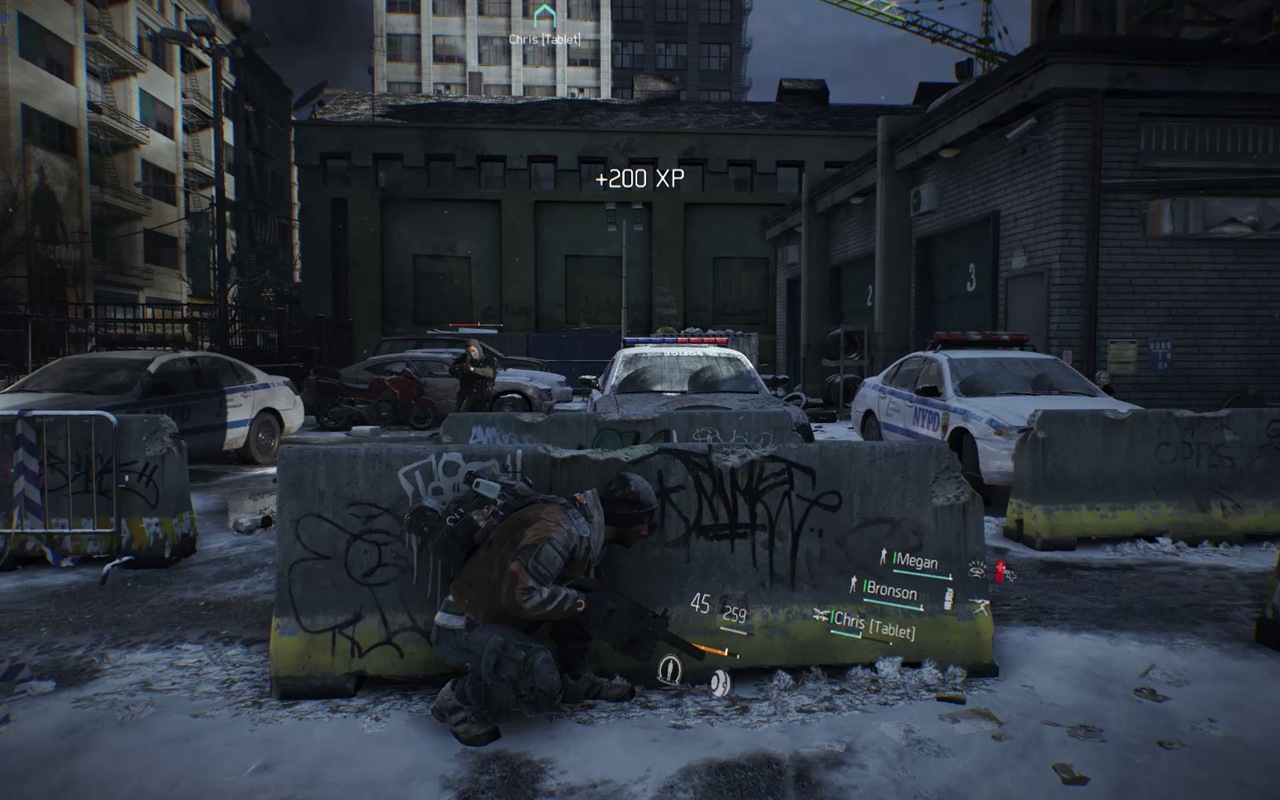This screenshot has height=800, width=1280.
Task: Use the red medkit cross icon
Action: point(999,571)
